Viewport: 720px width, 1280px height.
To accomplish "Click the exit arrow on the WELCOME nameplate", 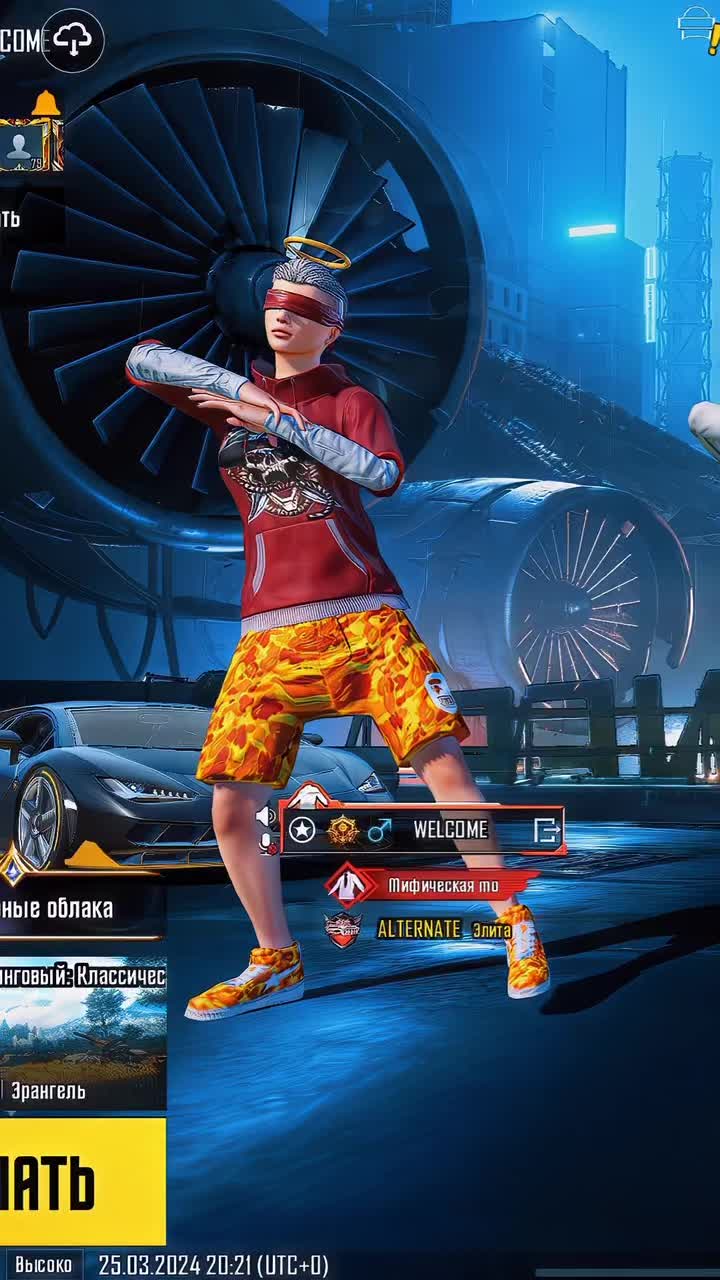I will pyautogui.click(x=546, y=830).
